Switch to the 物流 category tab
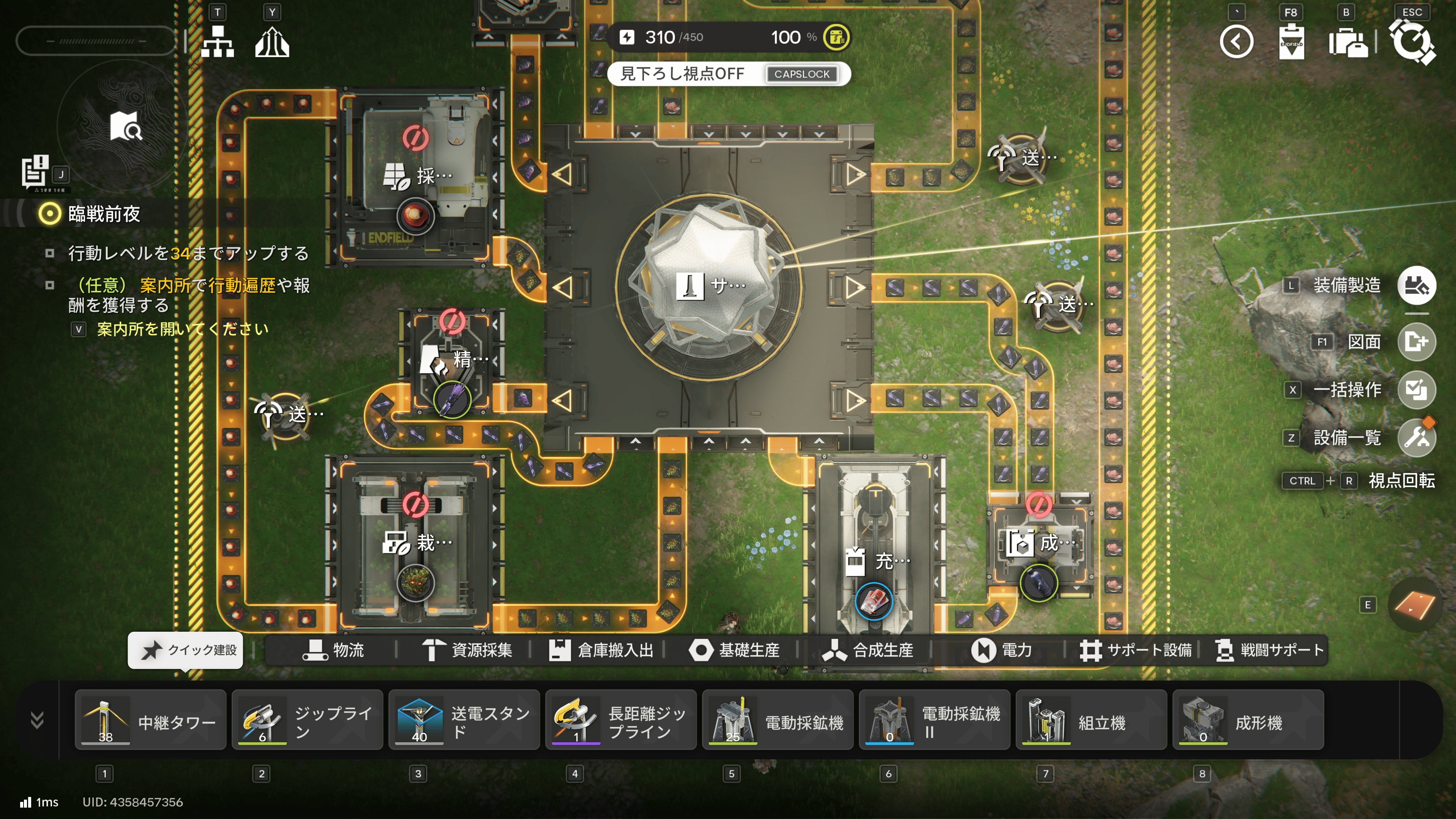 point(334,650)
